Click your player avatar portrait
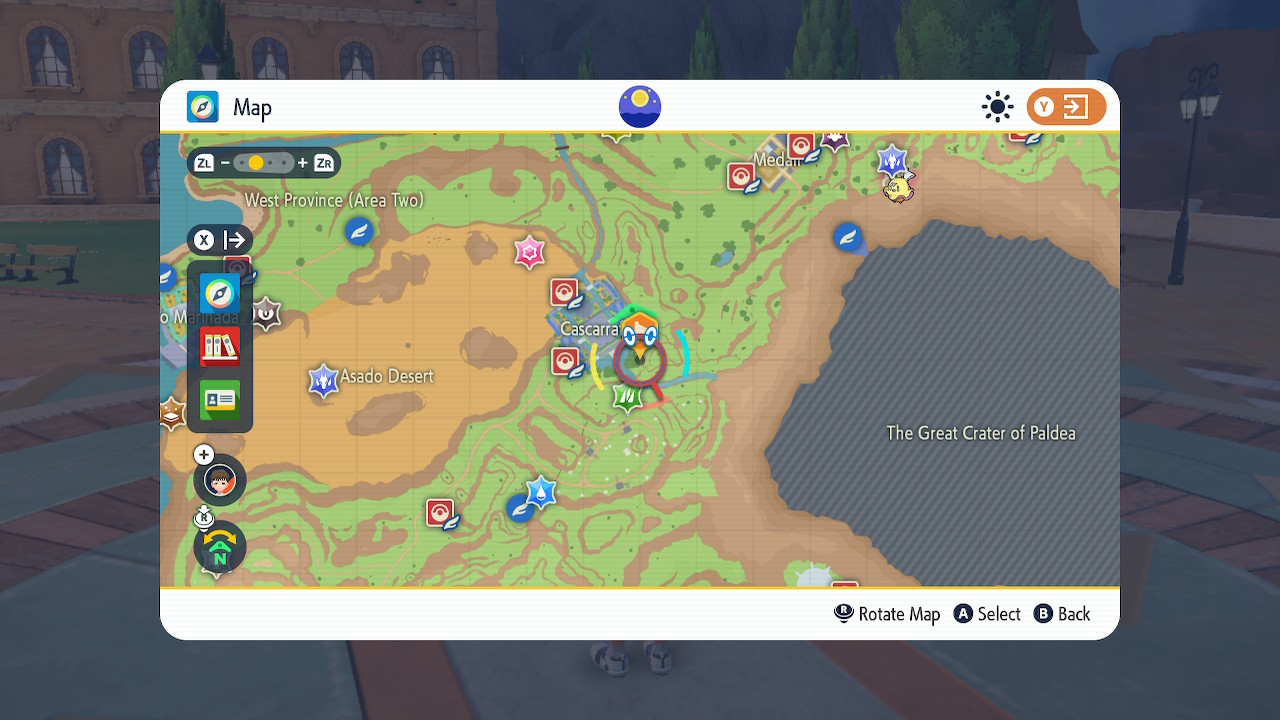This screenshot has height=720, width=1280. [x=219, y=480]
